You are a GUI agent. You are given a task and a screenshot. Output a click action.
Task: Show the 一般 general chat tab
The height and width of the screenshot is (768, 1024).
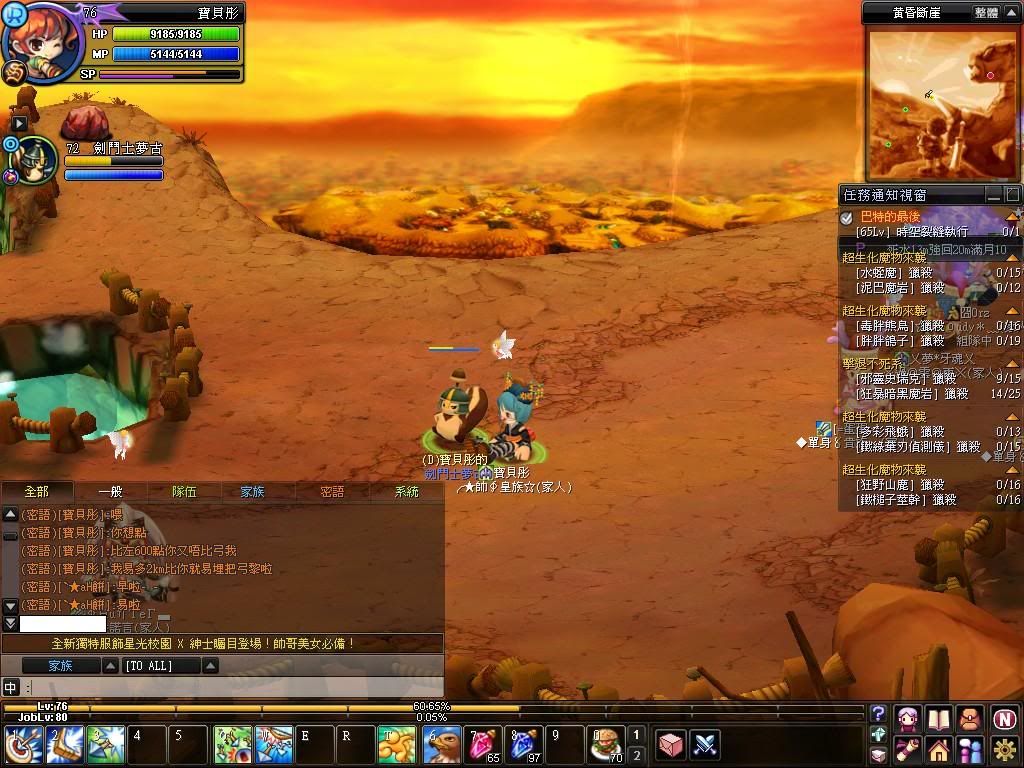pyautogui.click(x=110, y=491)
